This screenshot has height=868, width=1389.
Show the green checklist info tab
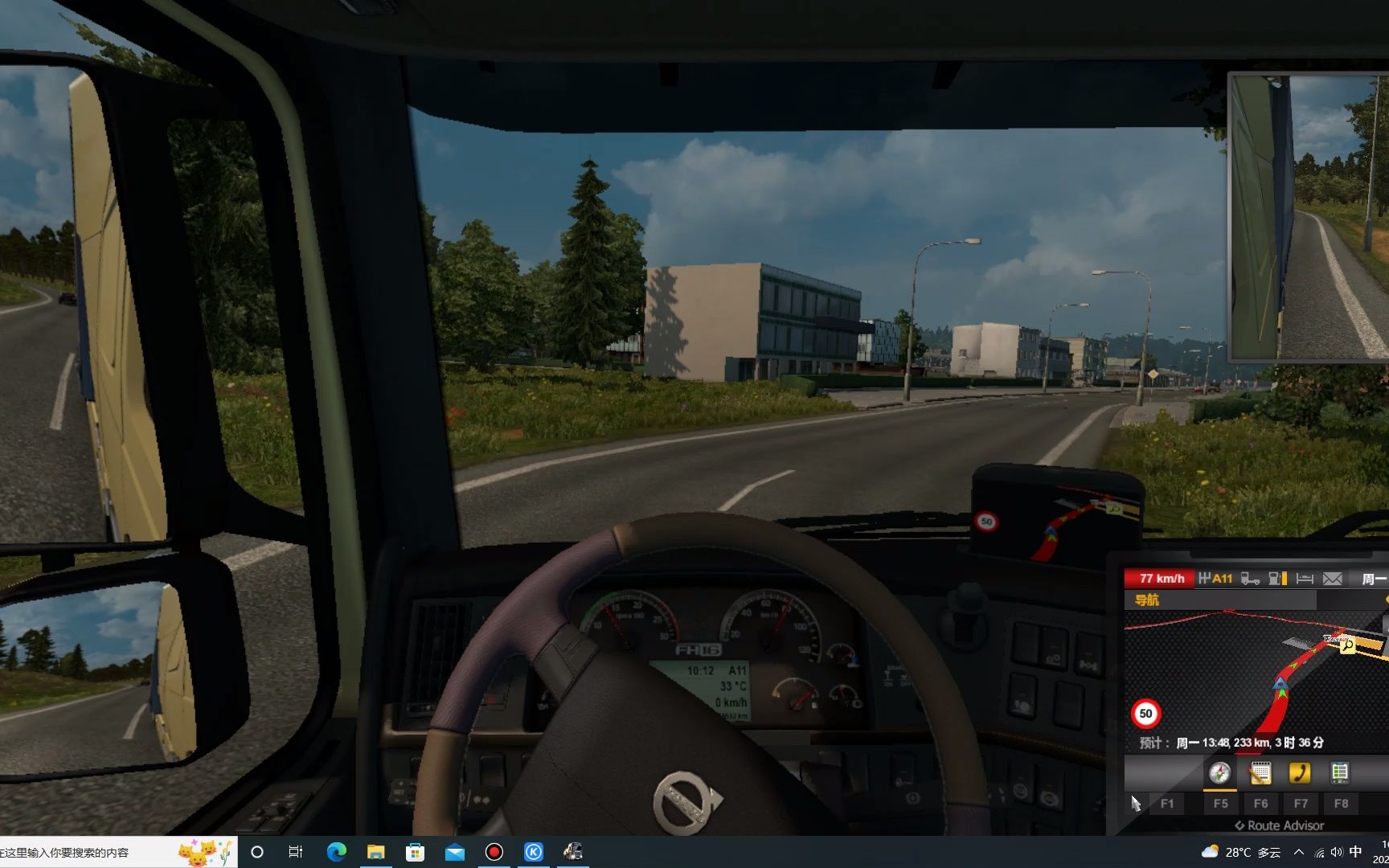click(x=1339, y=773)
